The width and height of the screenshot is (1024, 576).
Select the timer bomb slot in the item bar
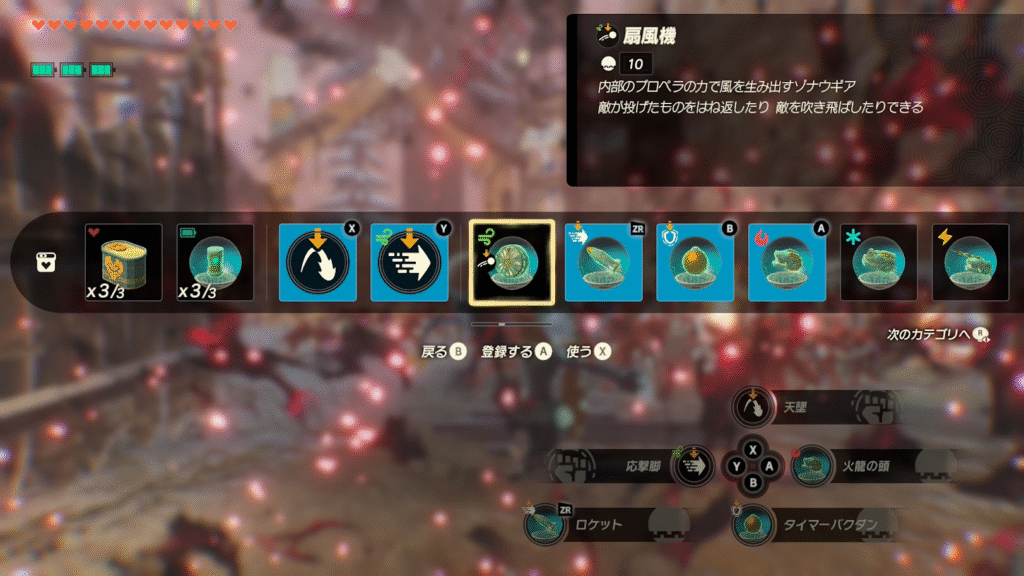695,262
